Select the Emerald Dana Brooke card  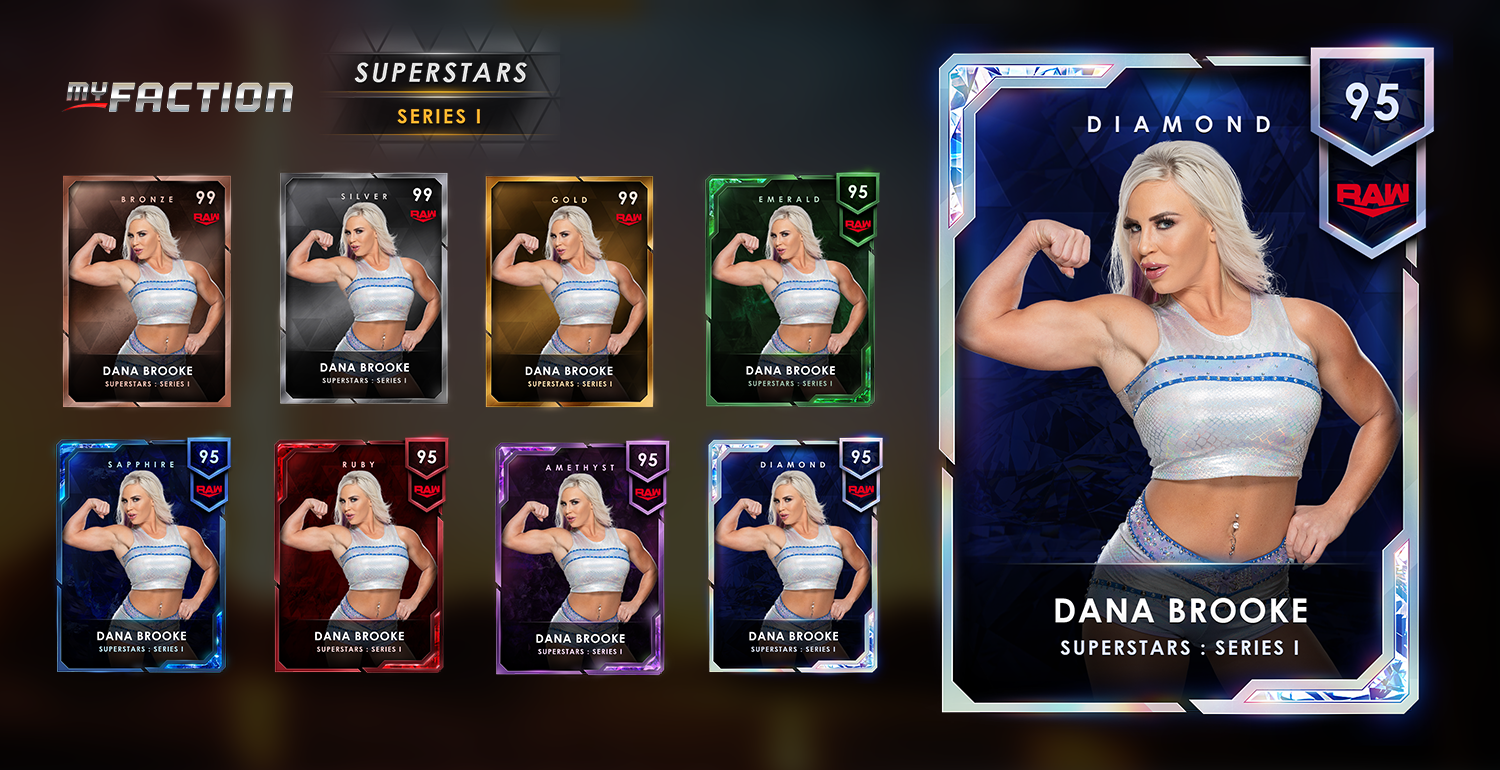791,290
